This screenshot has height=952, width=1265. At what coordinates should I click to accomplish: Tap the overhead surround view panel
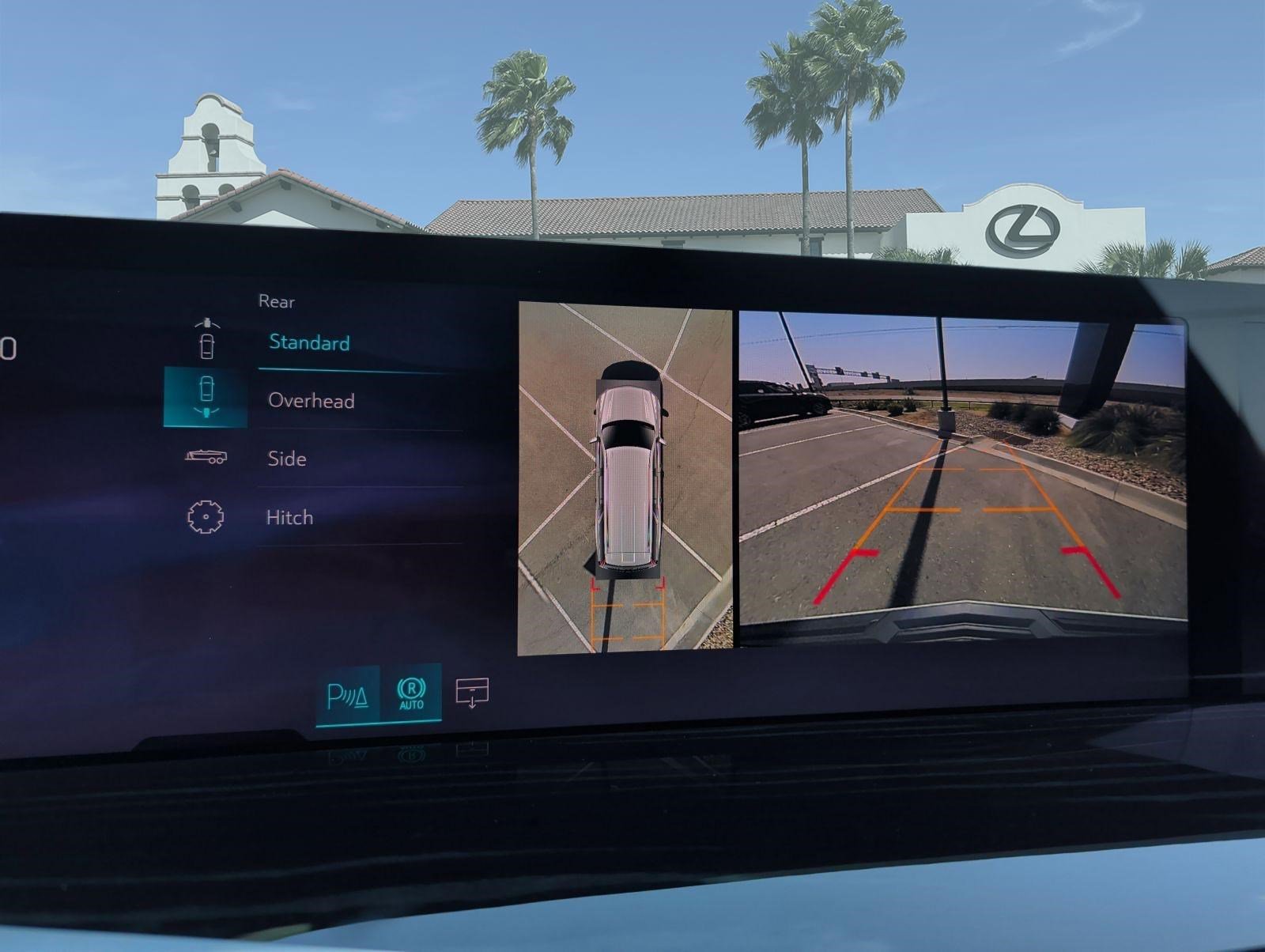pyautogui.click(x=625, y=479)
